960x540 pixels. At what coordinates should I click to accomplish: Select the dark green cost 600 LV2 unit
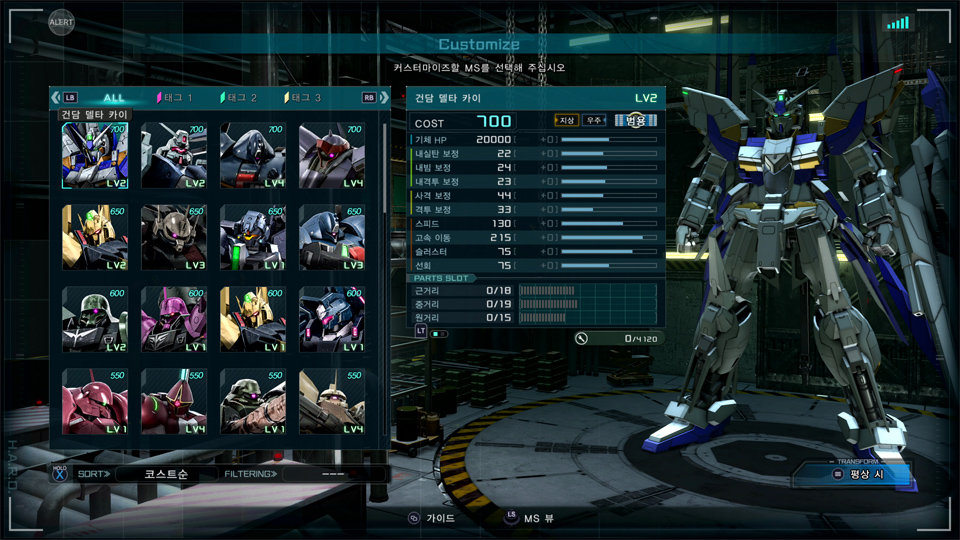(95, 320)
